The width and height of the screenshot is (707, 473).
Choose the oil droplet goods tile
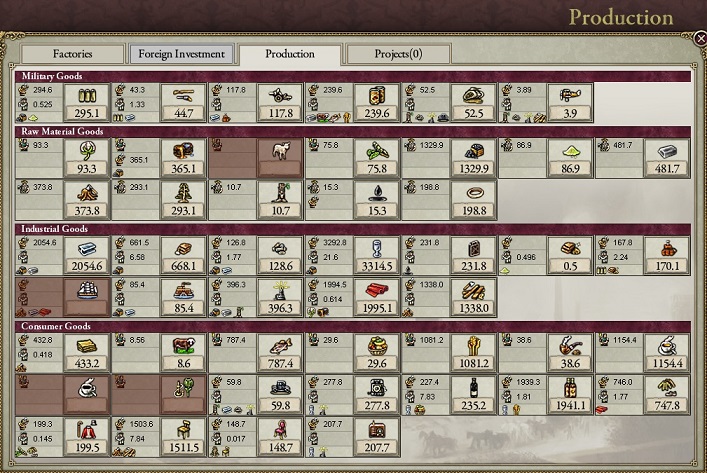[376, 200]
